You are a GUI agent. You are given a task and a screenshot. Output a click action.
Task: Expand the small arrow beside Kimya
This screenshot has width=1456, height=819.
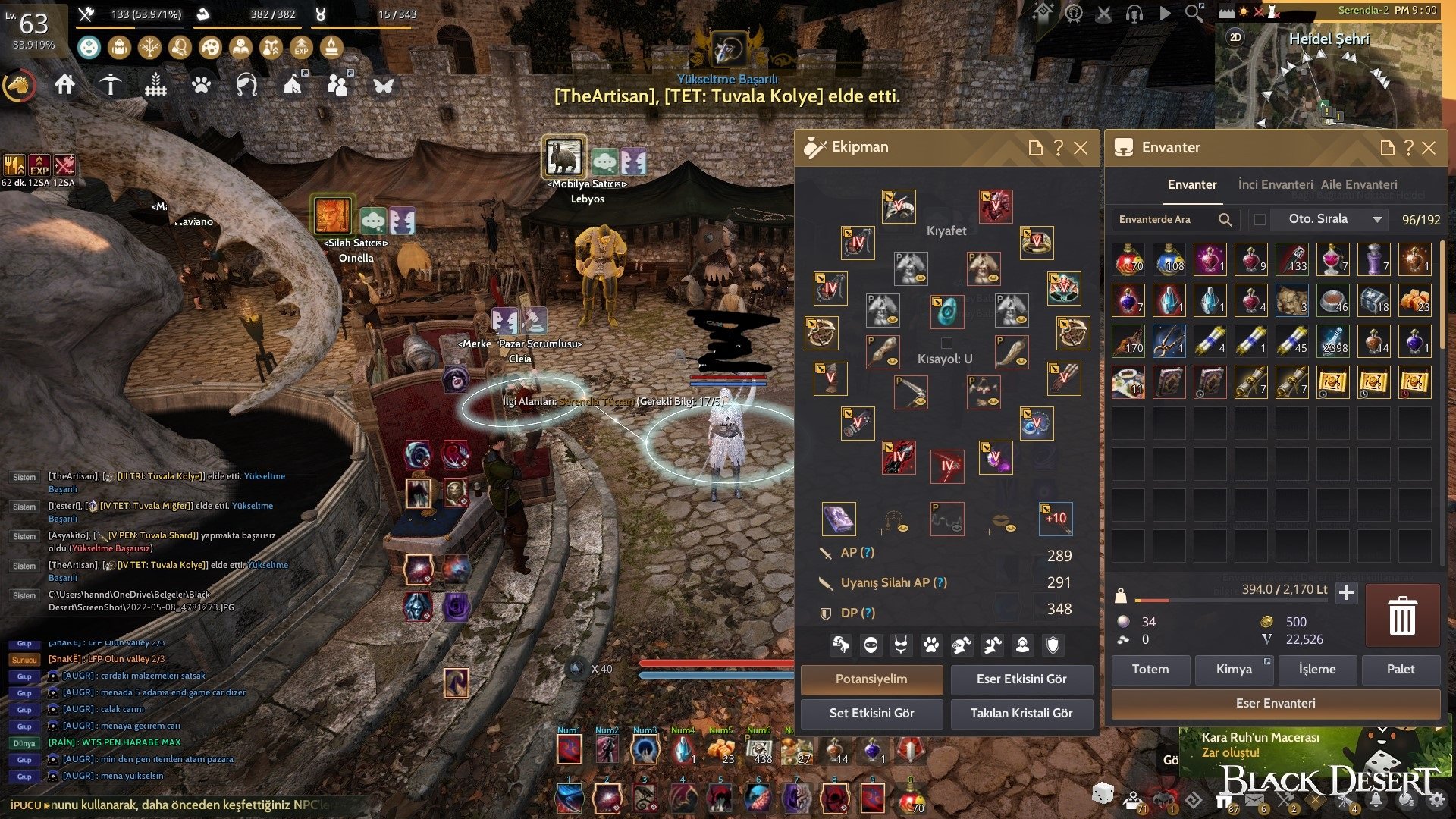coord(1266,662)
